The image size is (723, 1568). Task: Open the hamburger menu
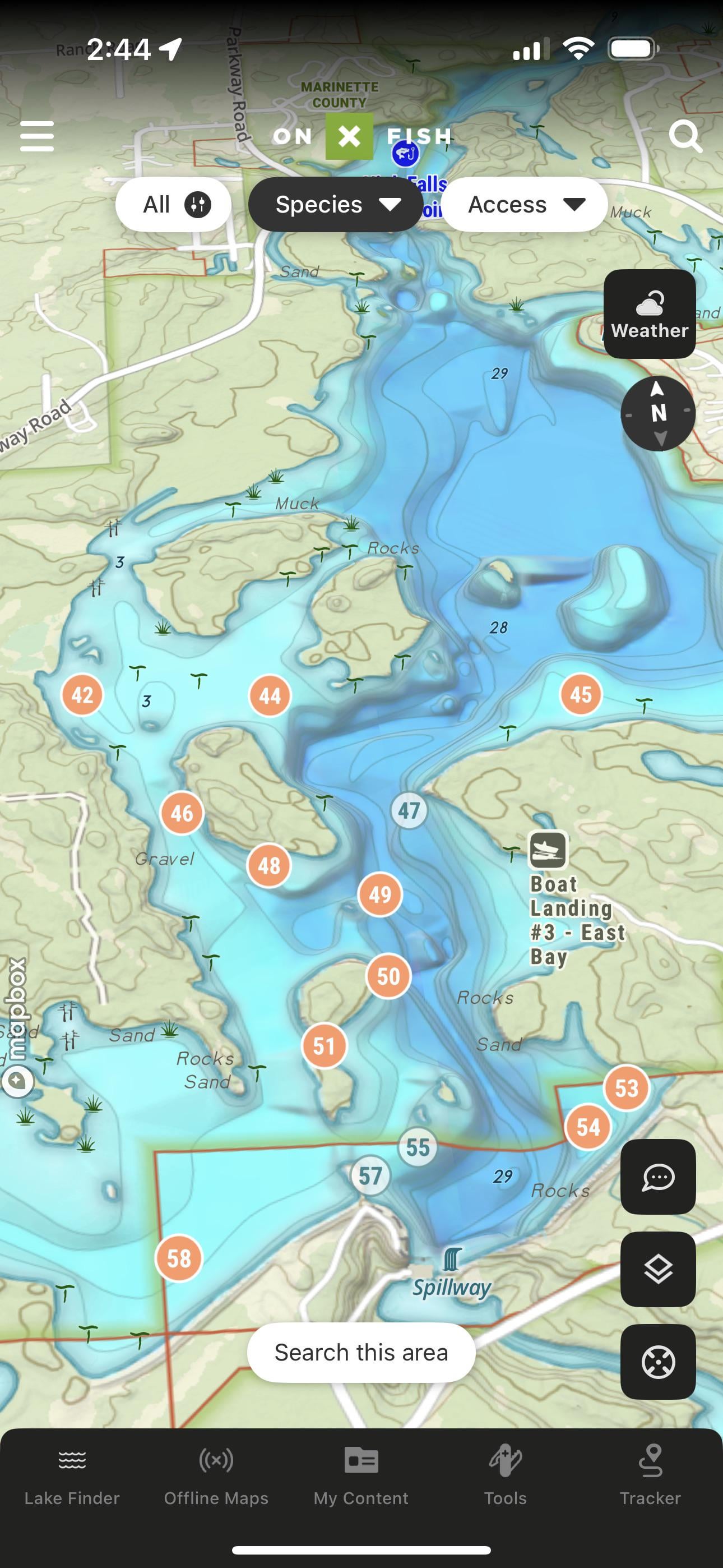(x=37, y=136)
